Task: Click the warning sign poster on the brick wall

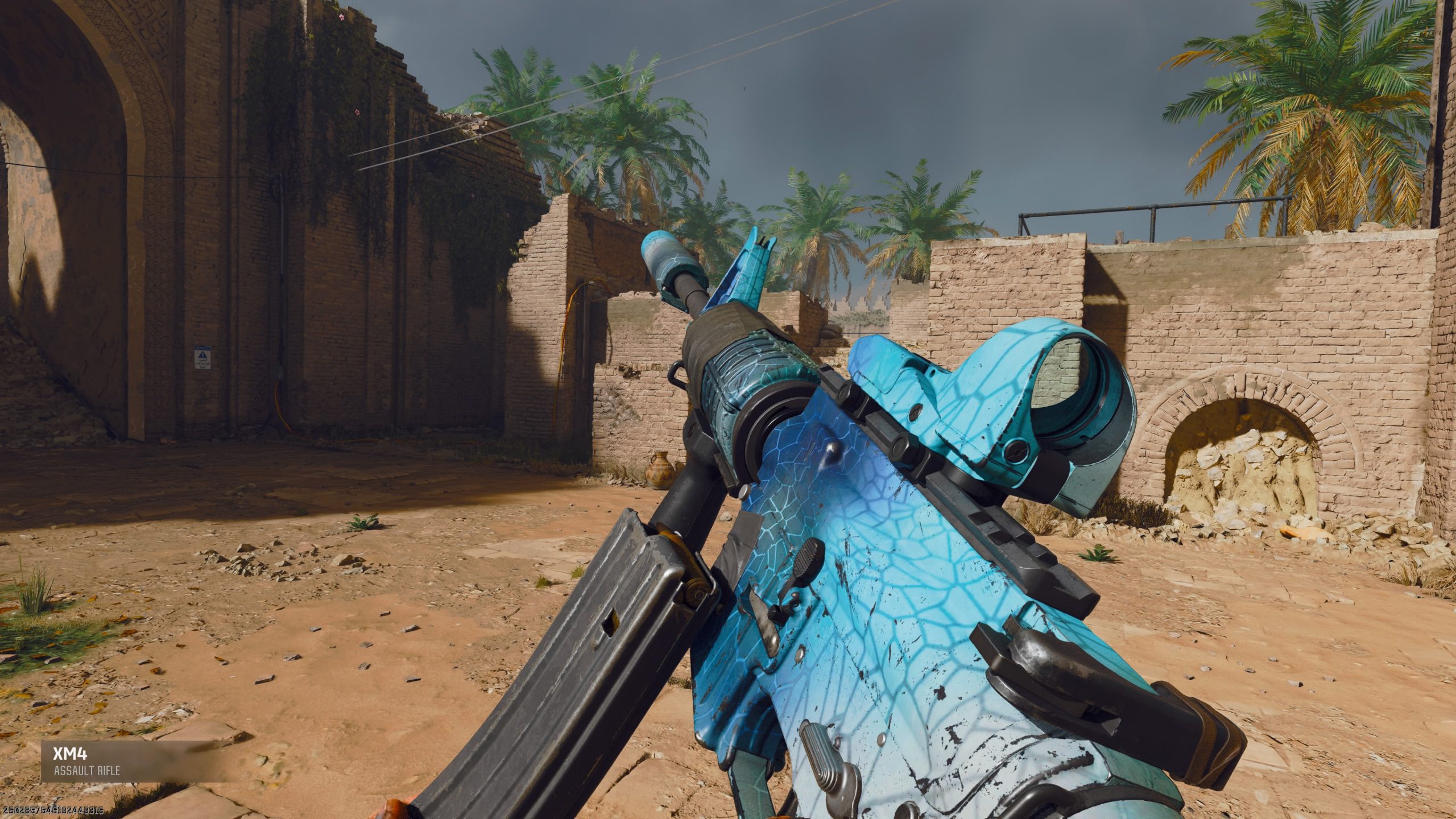Action: tap(202, 357)
